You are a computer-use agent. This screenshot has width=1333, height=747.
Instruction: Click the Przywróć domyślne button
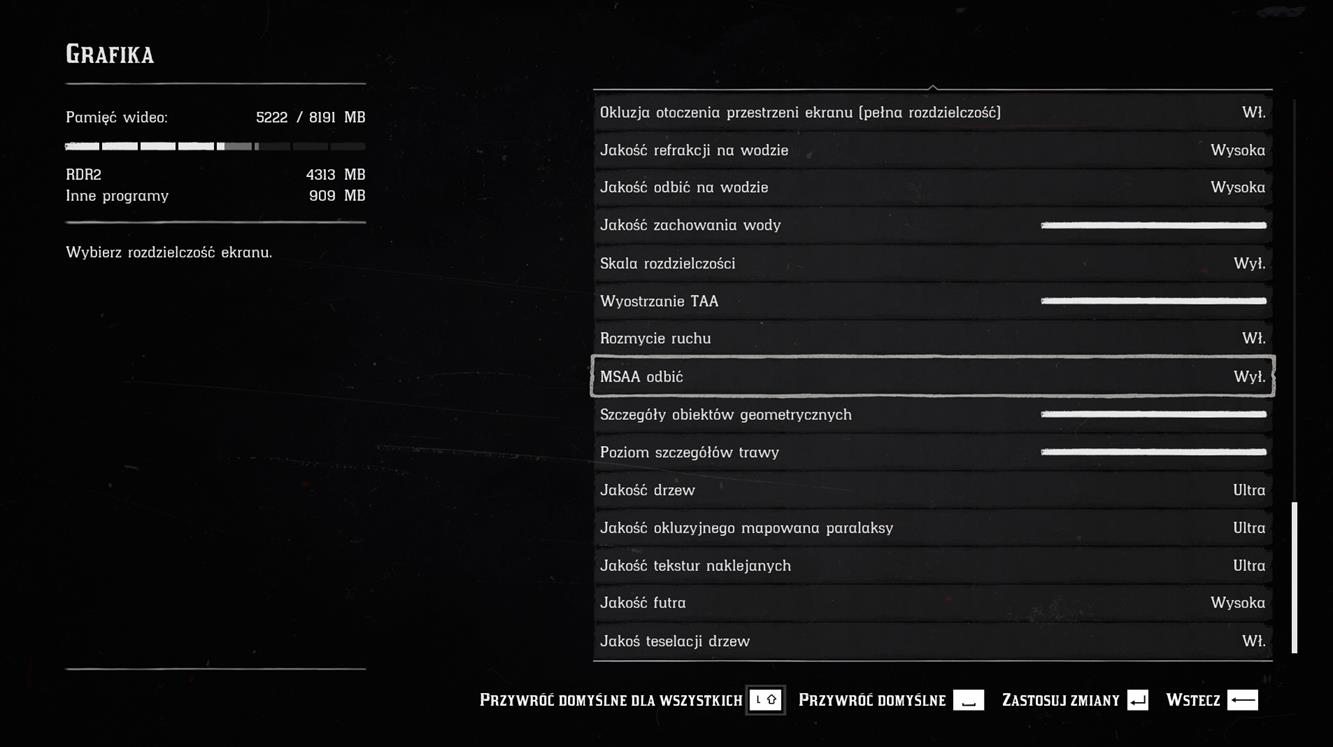890,700
